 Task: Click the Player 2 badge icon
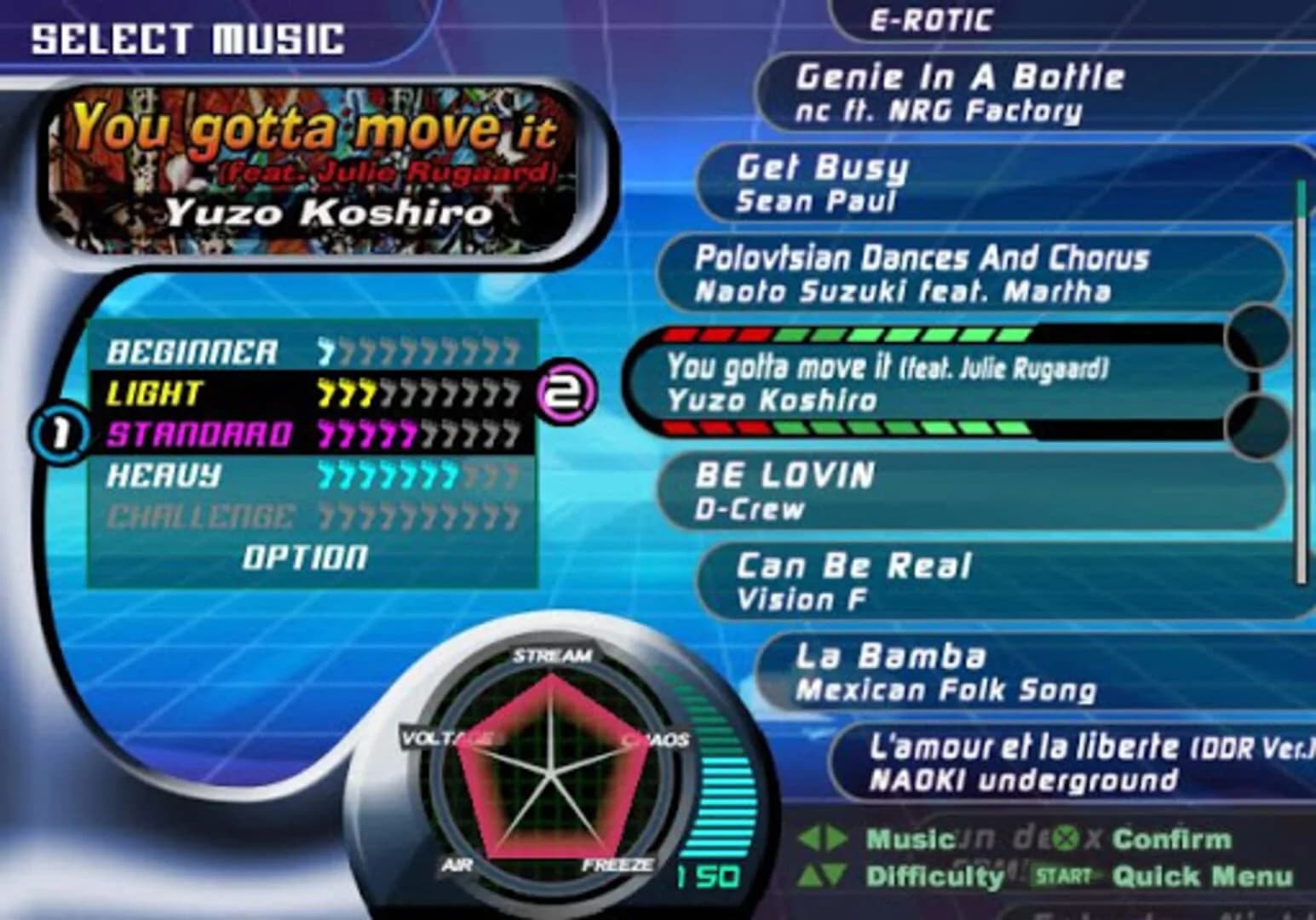pos(566,392)
